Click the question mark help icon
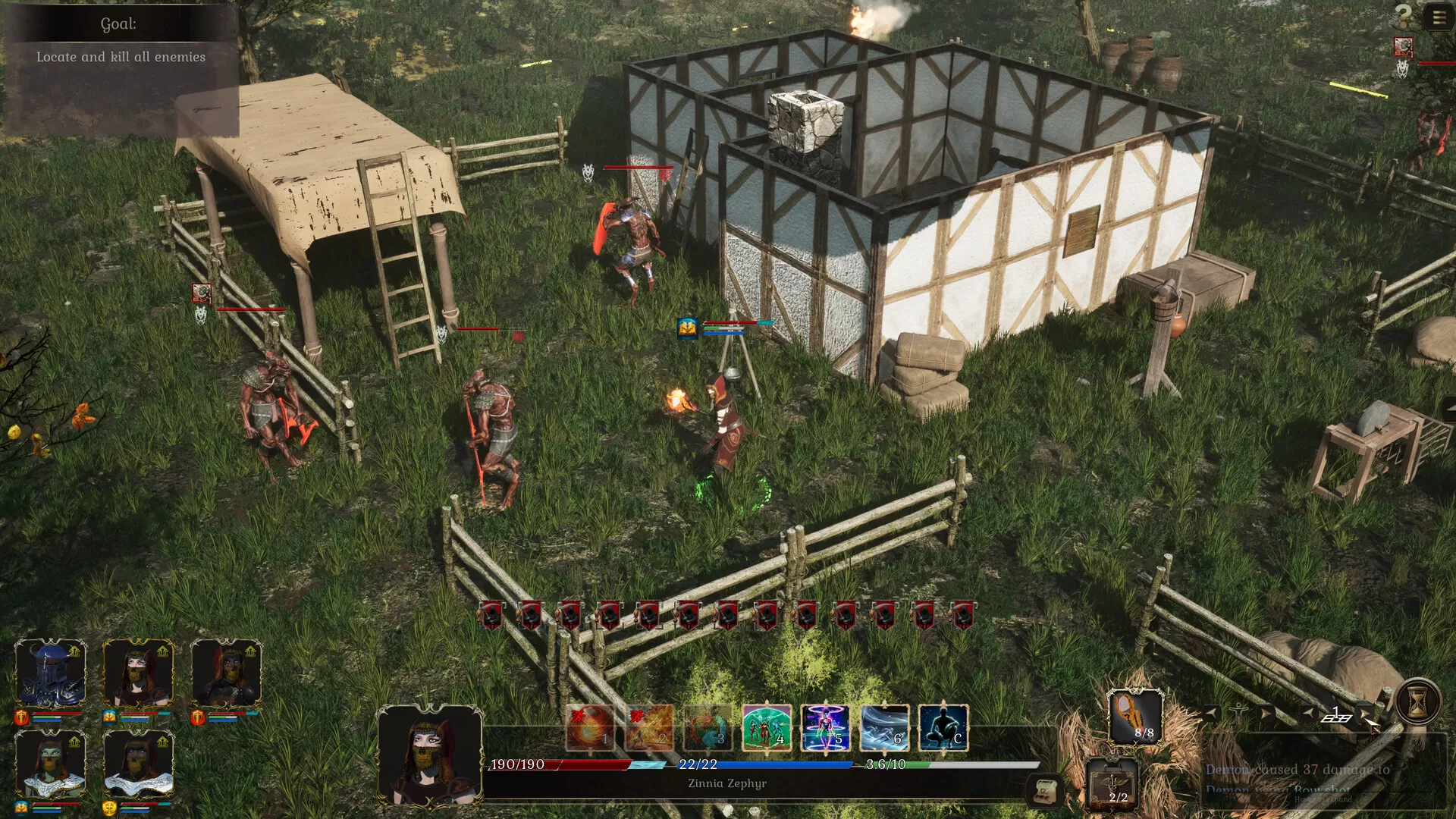The height and width of the screenshot is (819, 1456). click(1404, 15)
